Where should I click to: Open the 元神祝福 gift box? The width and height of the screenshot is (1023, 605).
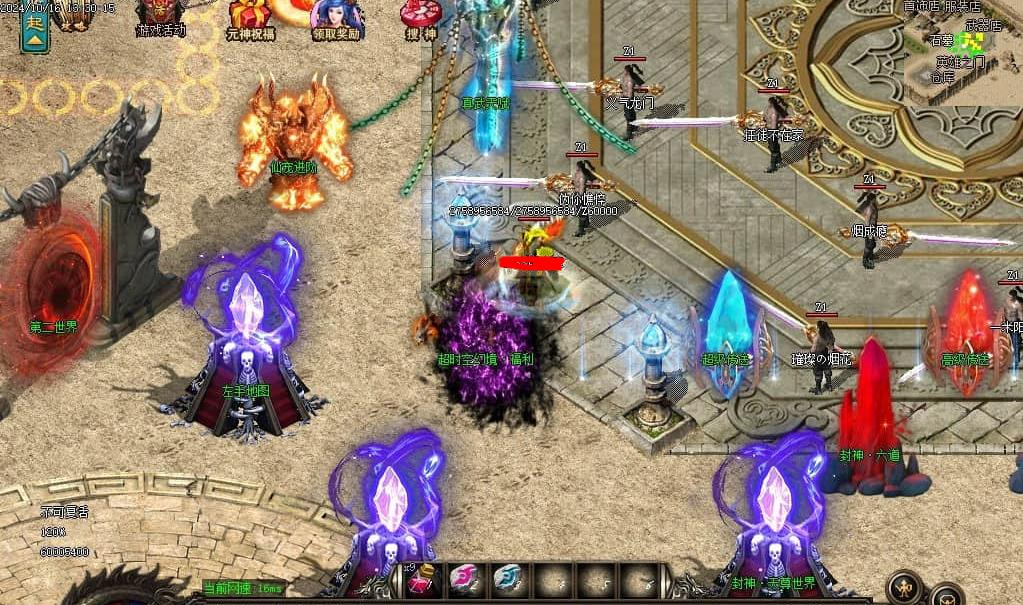(249, 17)
